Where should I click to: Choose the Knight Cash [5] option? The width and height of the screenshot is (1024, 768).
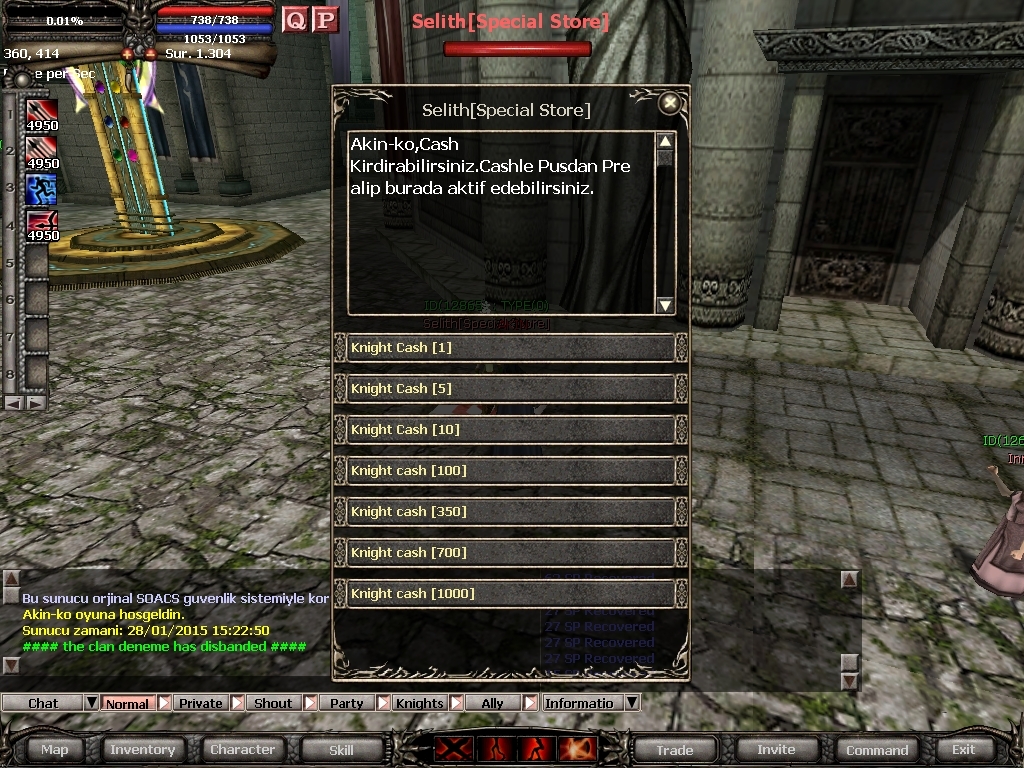click(510, 389)
